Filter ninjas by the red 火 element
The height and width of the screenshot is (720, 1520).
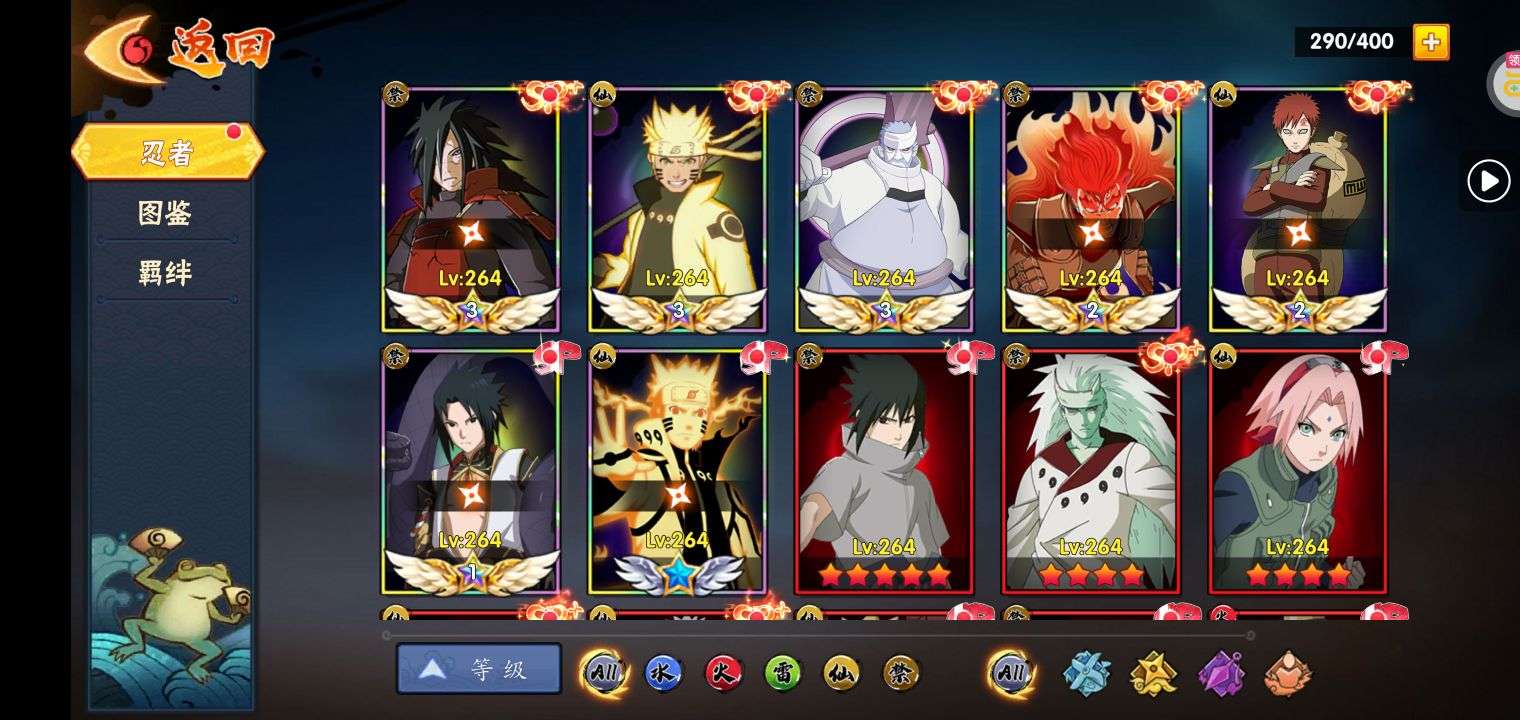point(723,673)
